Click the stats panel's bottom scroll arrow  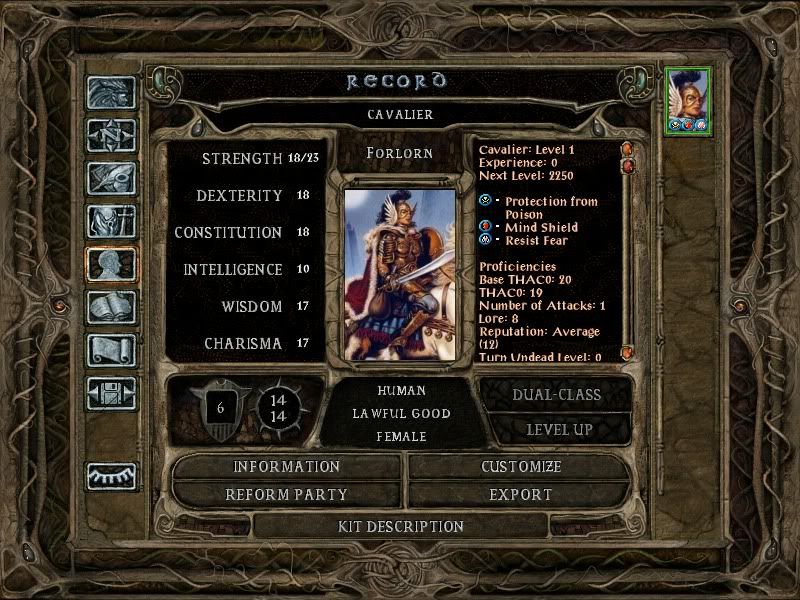[628, 353]
